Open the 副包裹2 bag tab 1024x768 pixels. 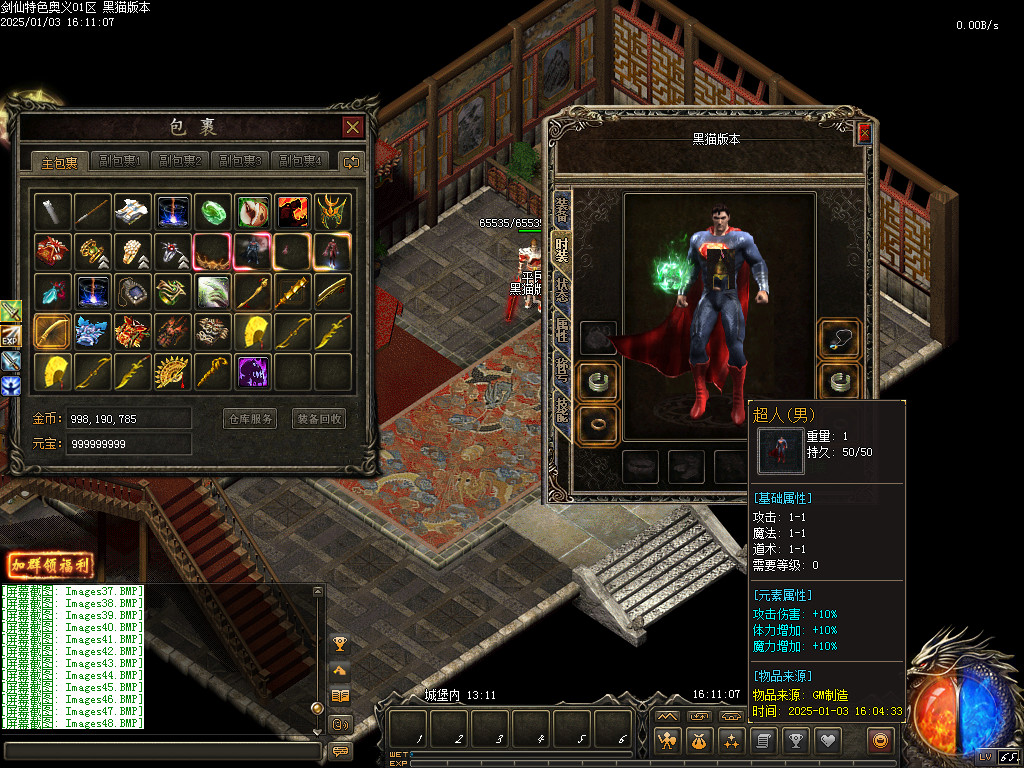[179, 161]
